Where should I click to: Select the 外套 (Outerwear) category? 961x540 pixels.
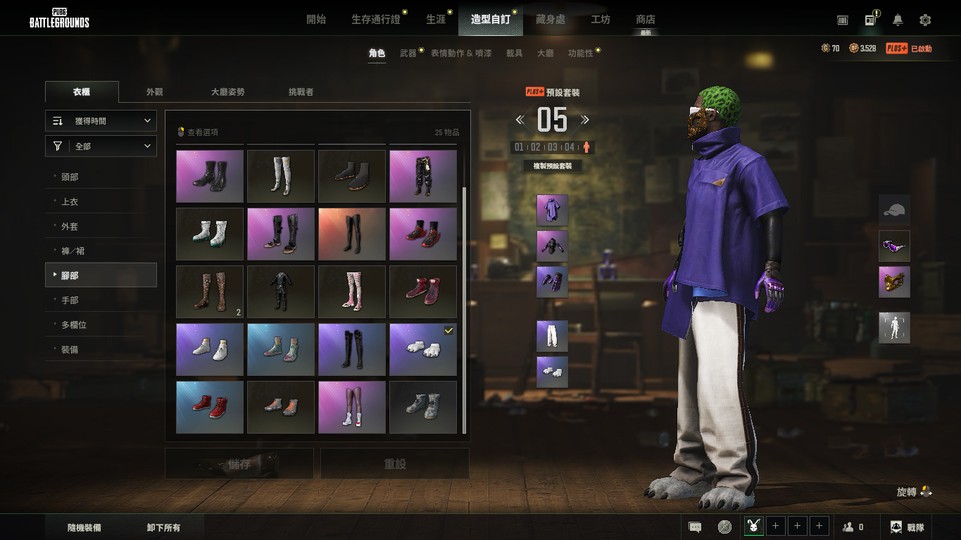70,226
